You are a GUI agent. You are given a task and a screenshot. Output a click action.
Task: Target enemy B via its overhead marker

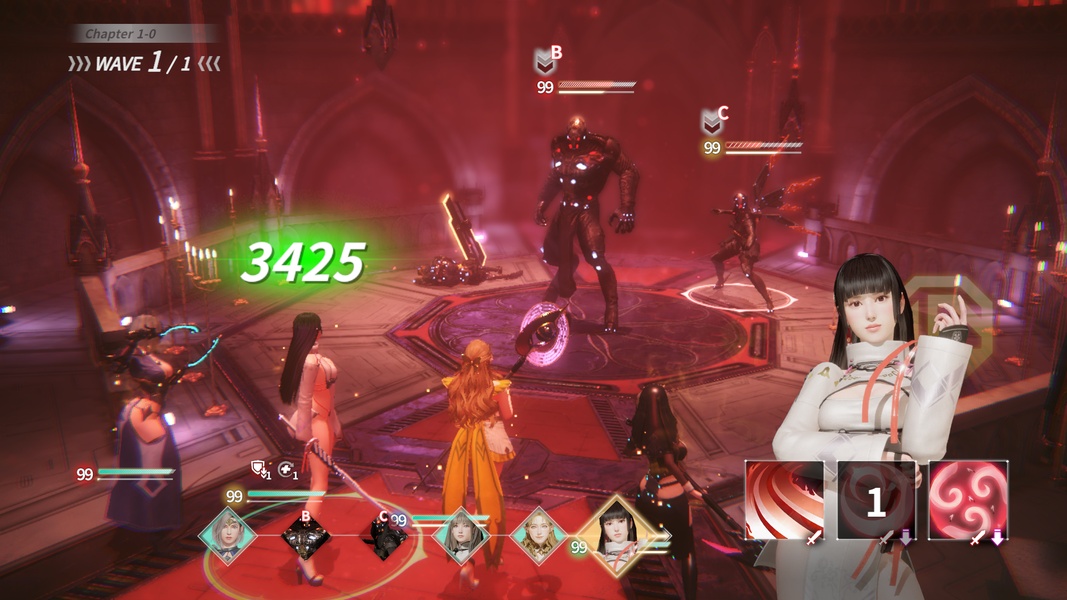pos(544,62)
